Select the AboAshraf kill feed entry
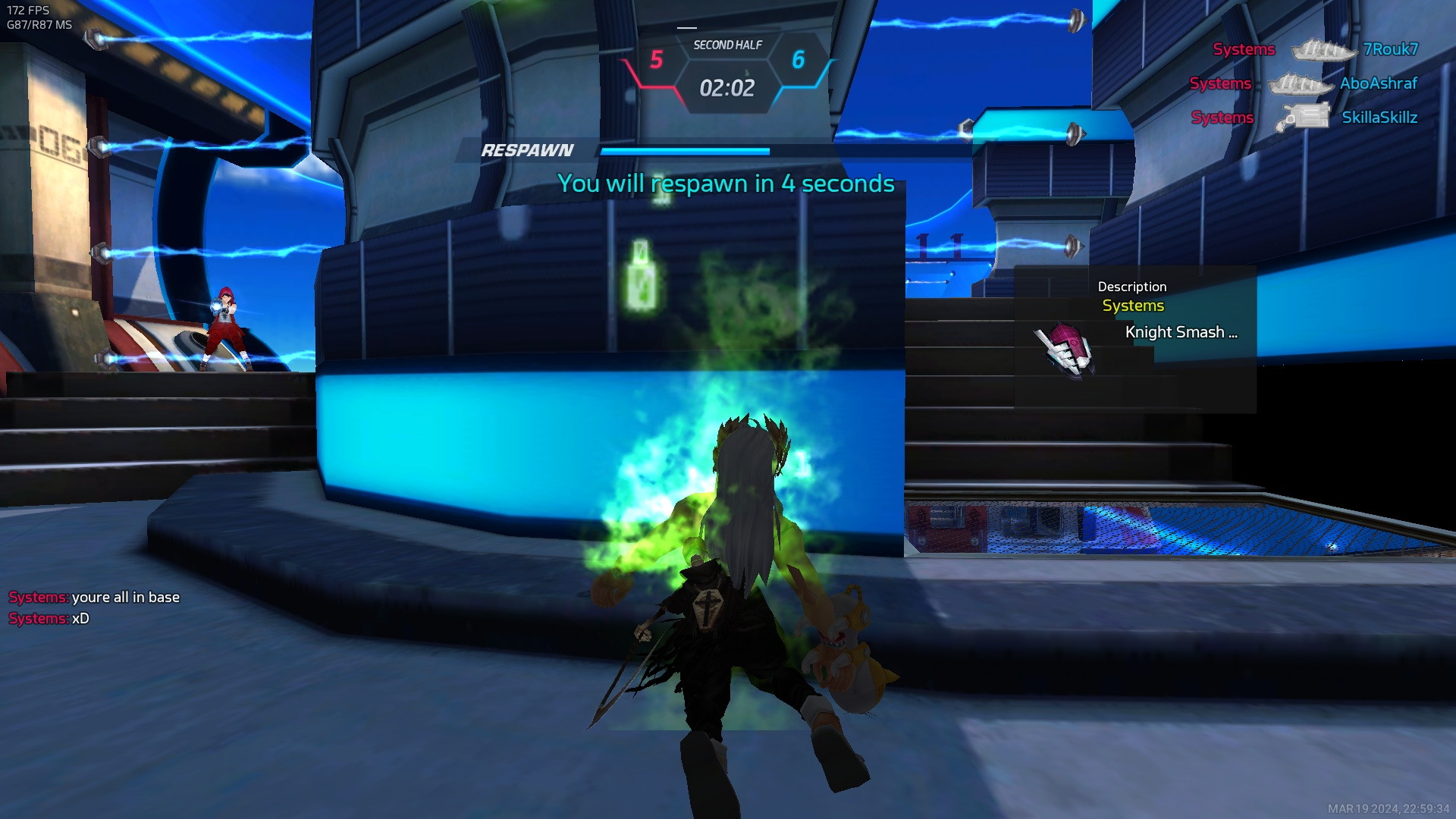 click(1303, 84)
